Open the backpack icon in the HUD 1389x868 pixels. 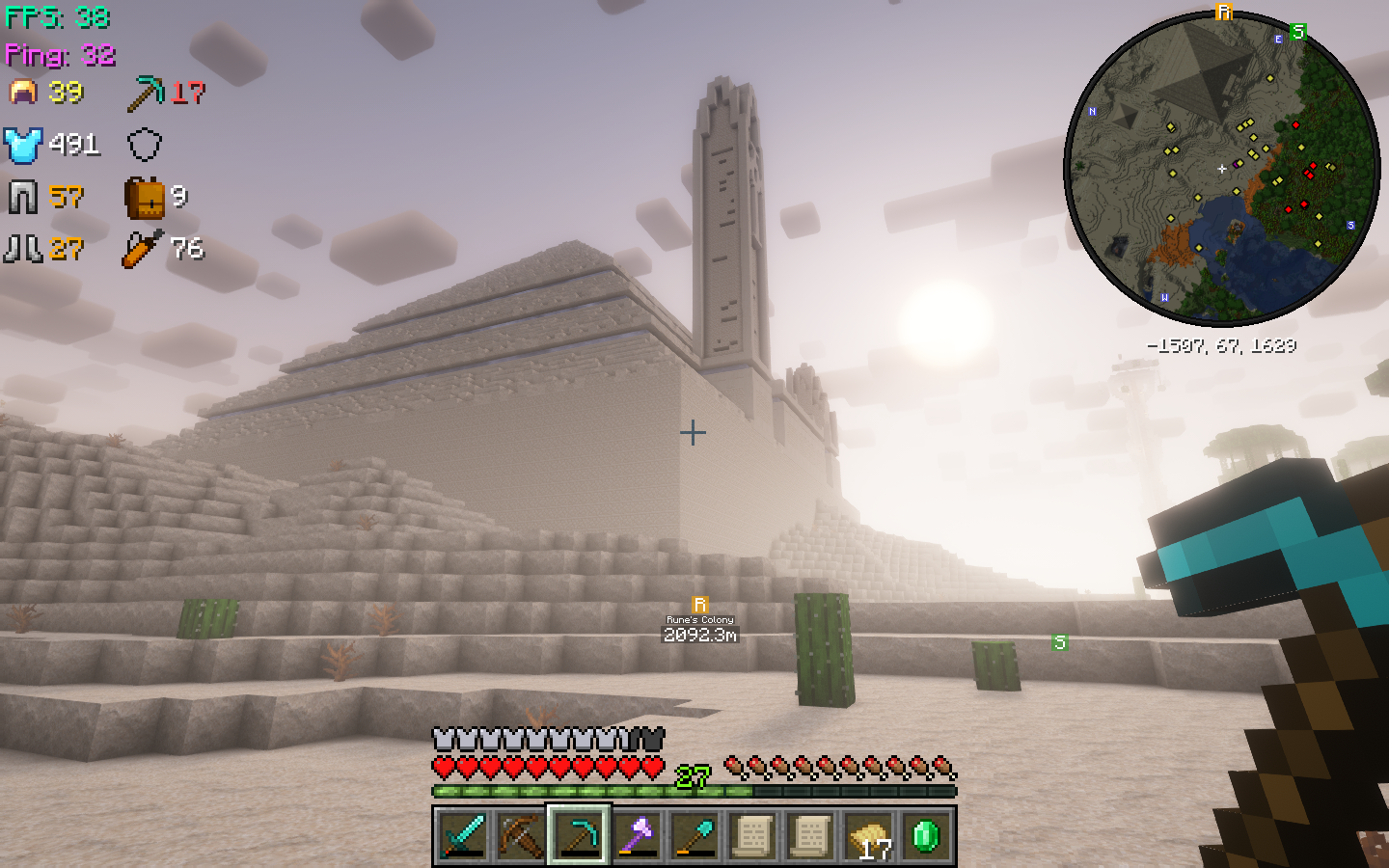[145, 197]
